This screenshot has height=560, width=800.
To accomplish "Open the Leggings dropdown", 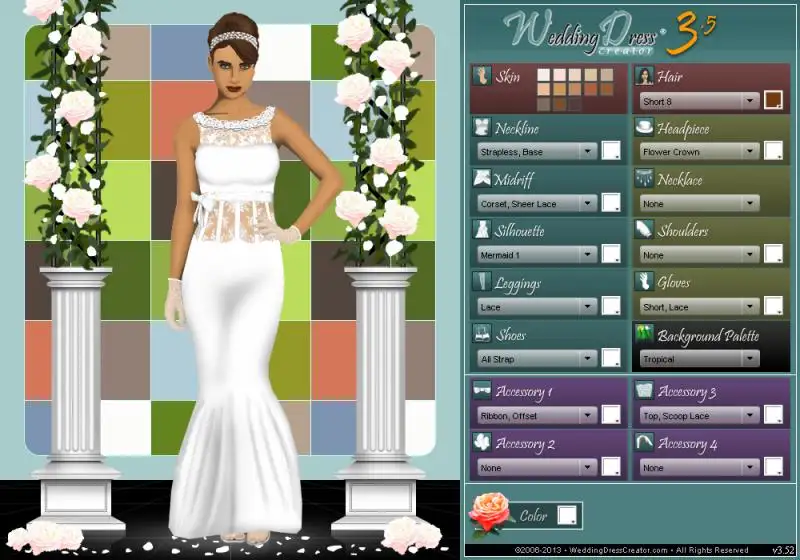I will tap(536, 307).
